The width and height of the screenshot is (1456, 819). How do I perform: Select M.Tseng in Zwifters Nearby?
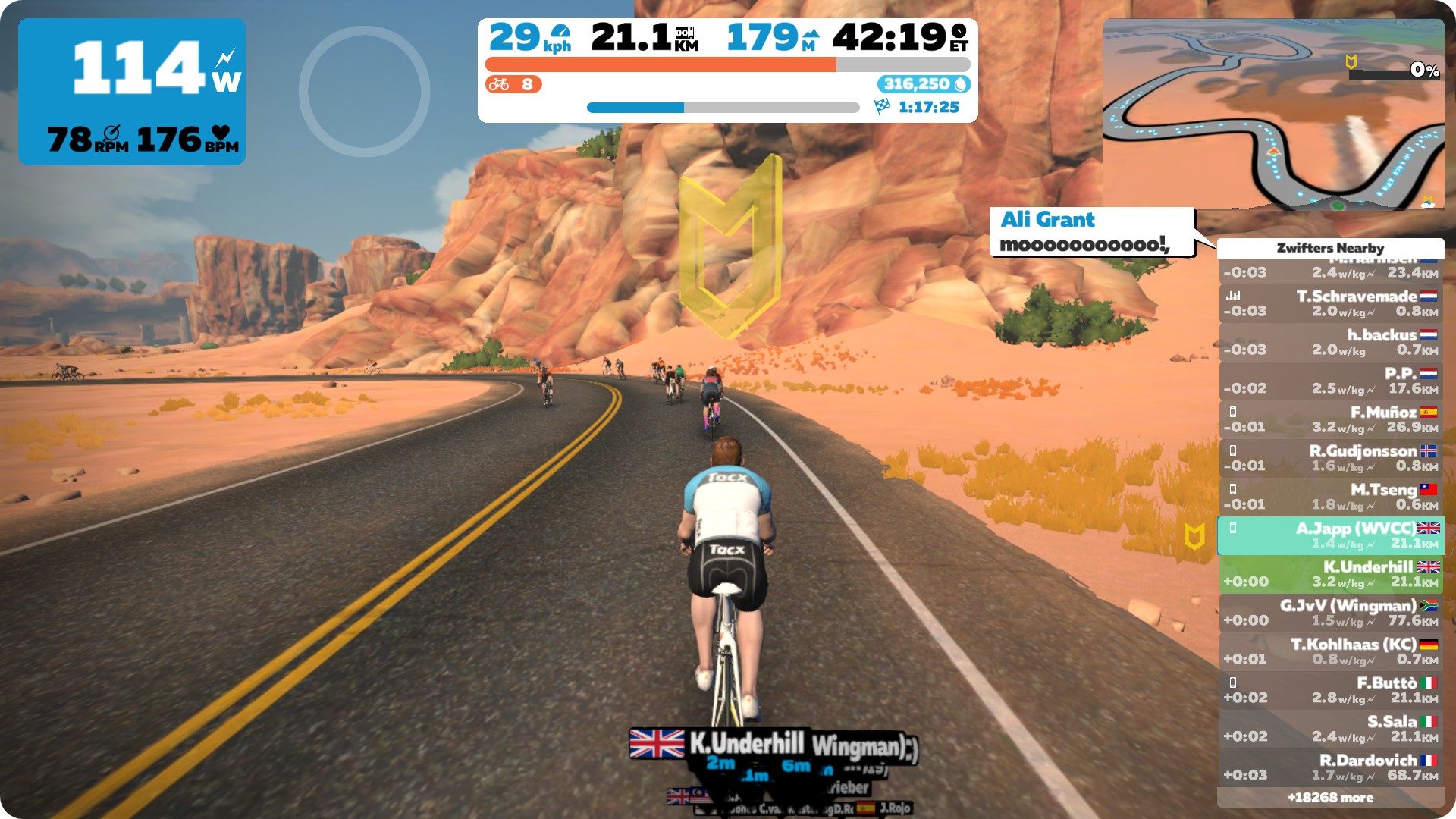pyautogui.click(x=1331, y=497)
